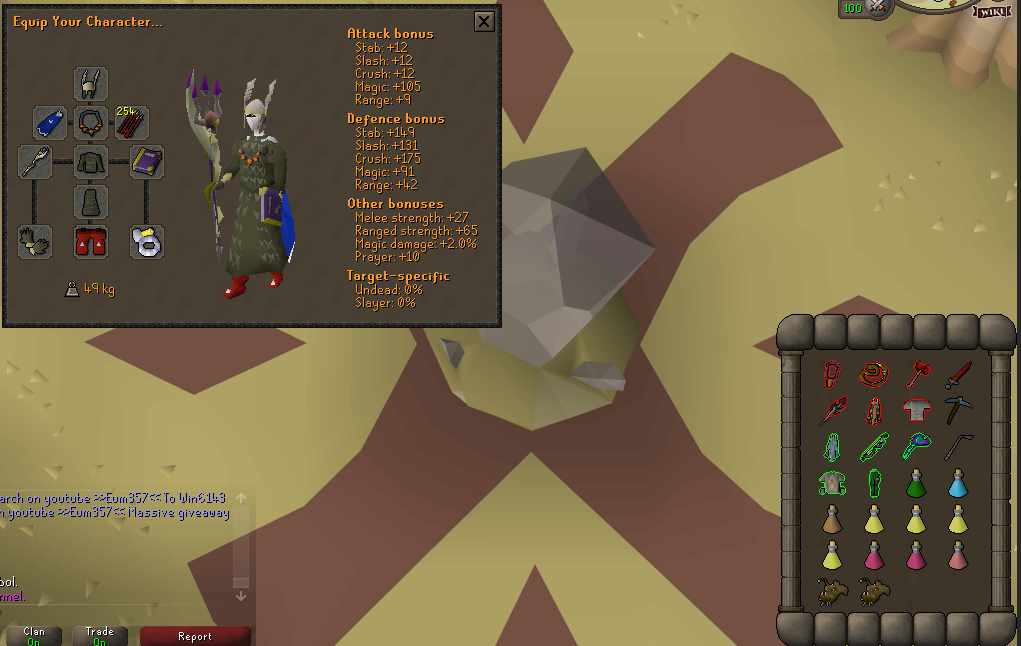This screenshot has height=646, width=1021.
Task: Select the amulet necklace slot
Action: (x=91, y=124)
